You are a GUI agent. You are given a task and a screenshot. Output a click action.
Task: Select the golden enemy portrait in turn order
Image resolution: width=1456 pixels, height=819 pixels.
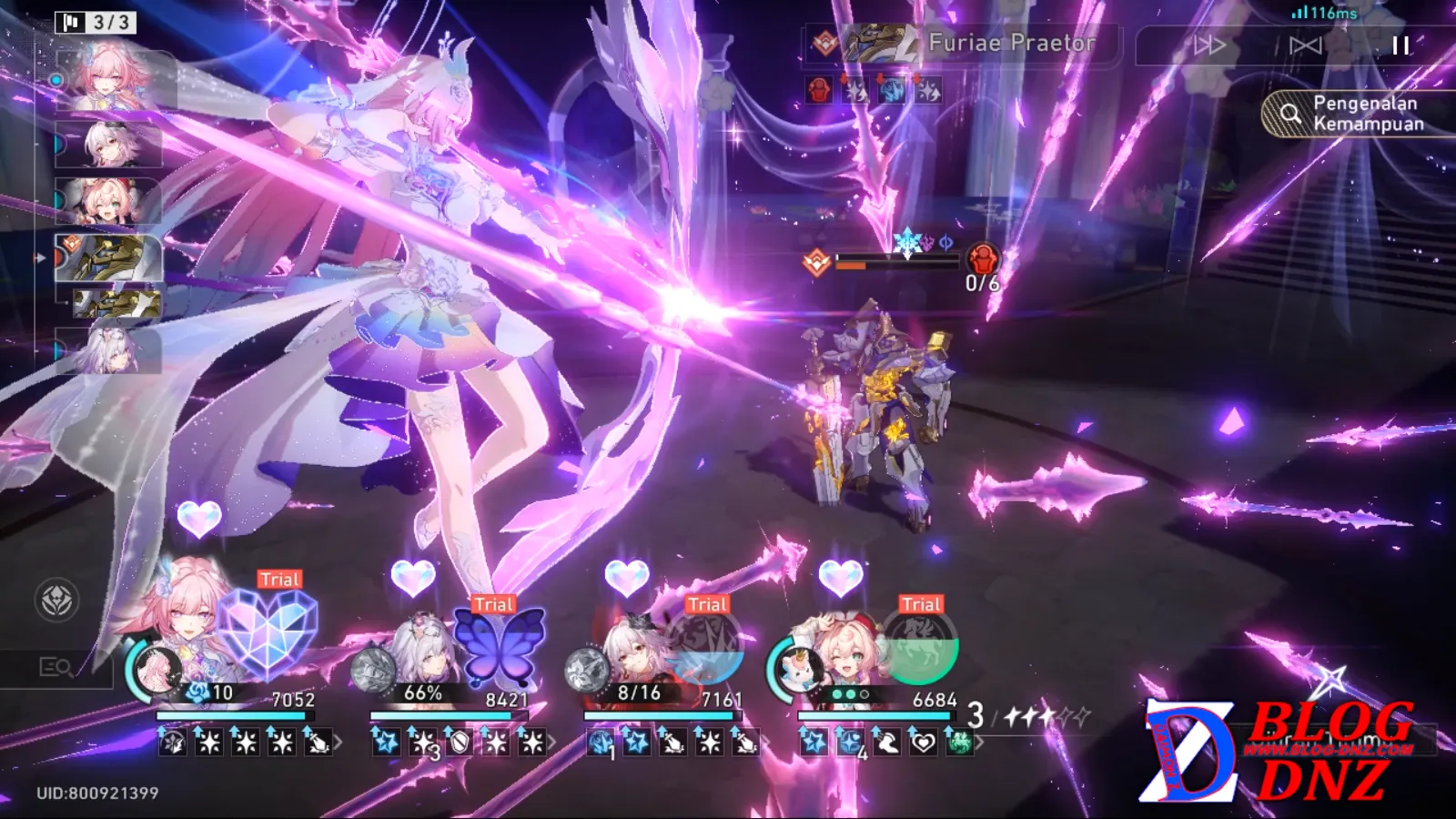coord(109,258)
